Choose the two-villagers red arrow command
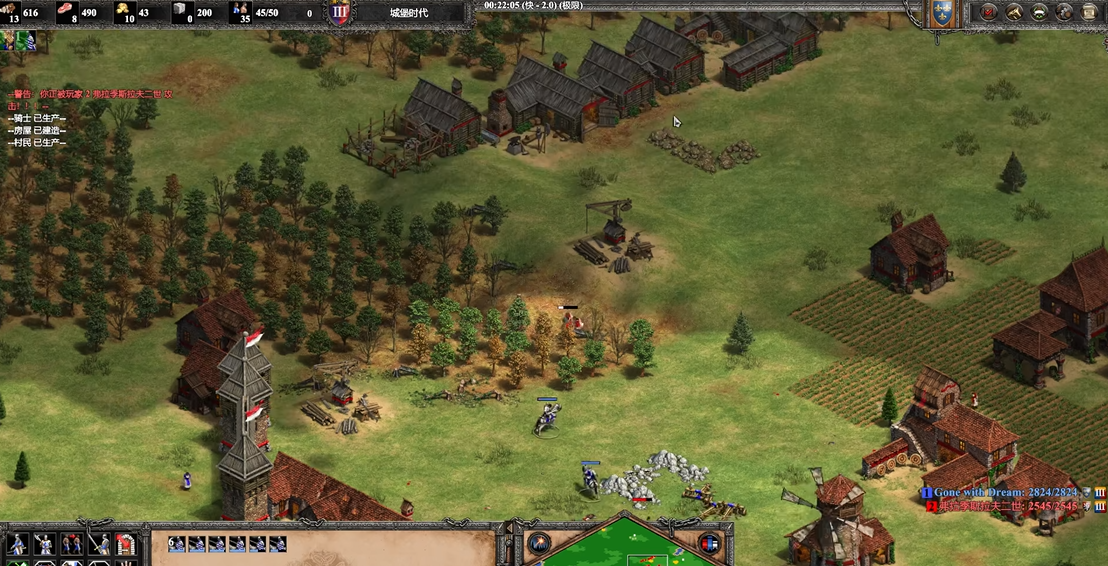This screenshot has height=566, width=1108. click(x=71, y=544)
